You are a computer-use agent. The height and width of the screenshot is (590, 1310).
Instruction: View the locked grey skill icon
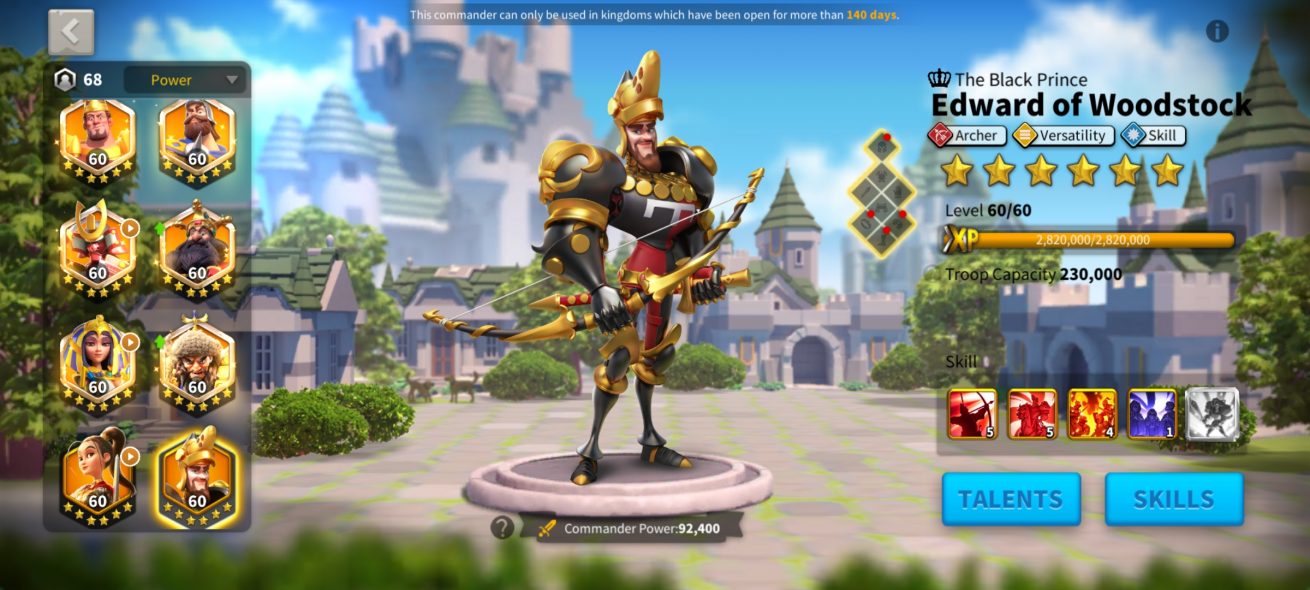point(1212,414)
